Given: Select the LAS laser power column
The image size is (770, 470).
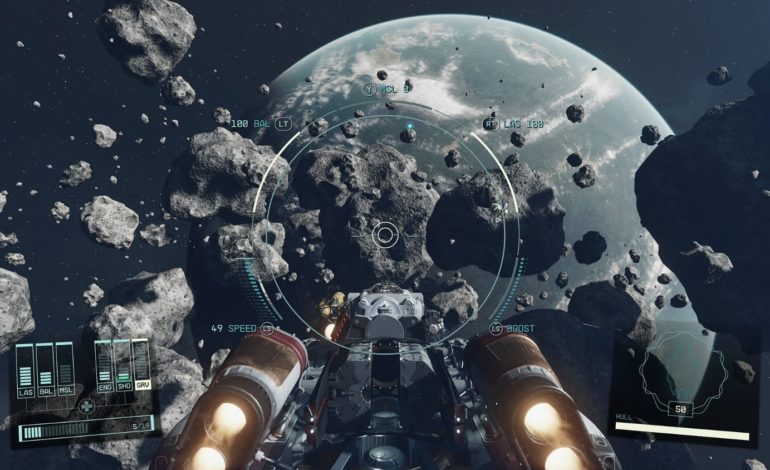Looking at the screenshot, I should pos(26,365).
